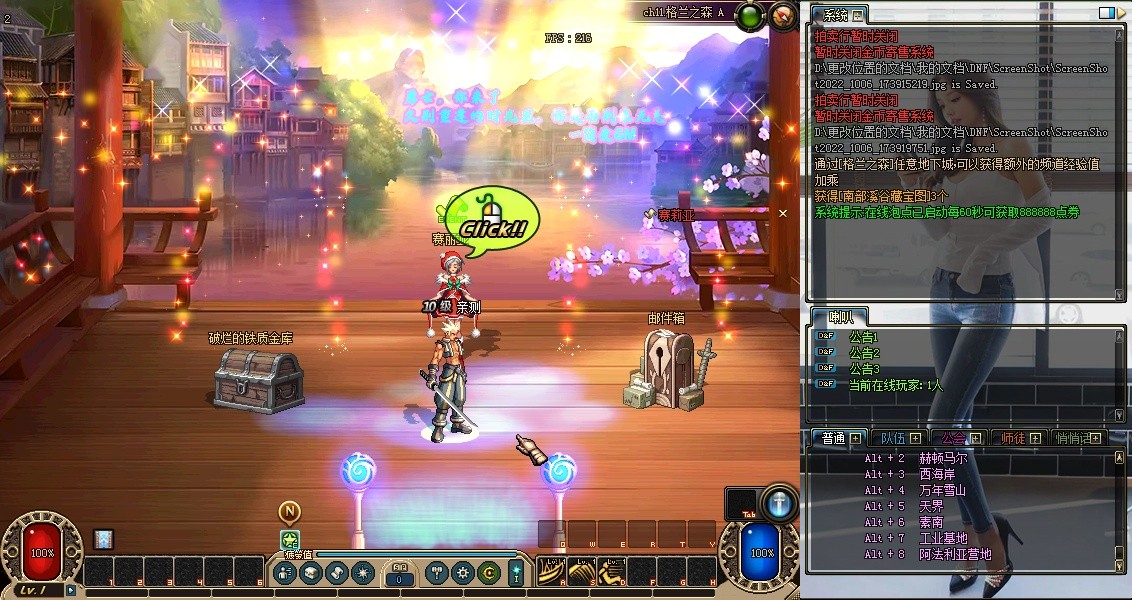1132x600 pixels.
Task: Switch to the 队伍 chat tab
Action: click(893, 438)
